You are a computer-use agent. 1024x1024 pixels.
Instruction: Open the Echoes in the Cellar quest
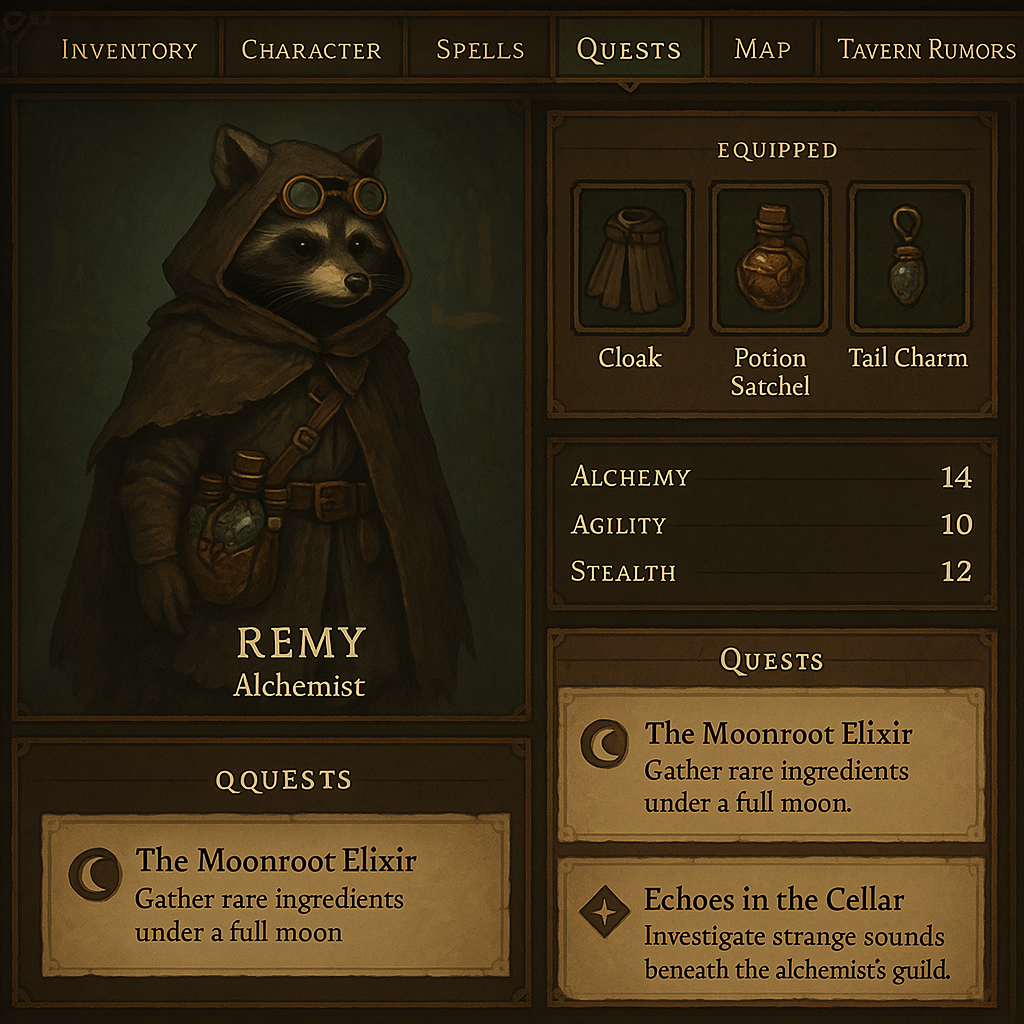coord(771,930)
